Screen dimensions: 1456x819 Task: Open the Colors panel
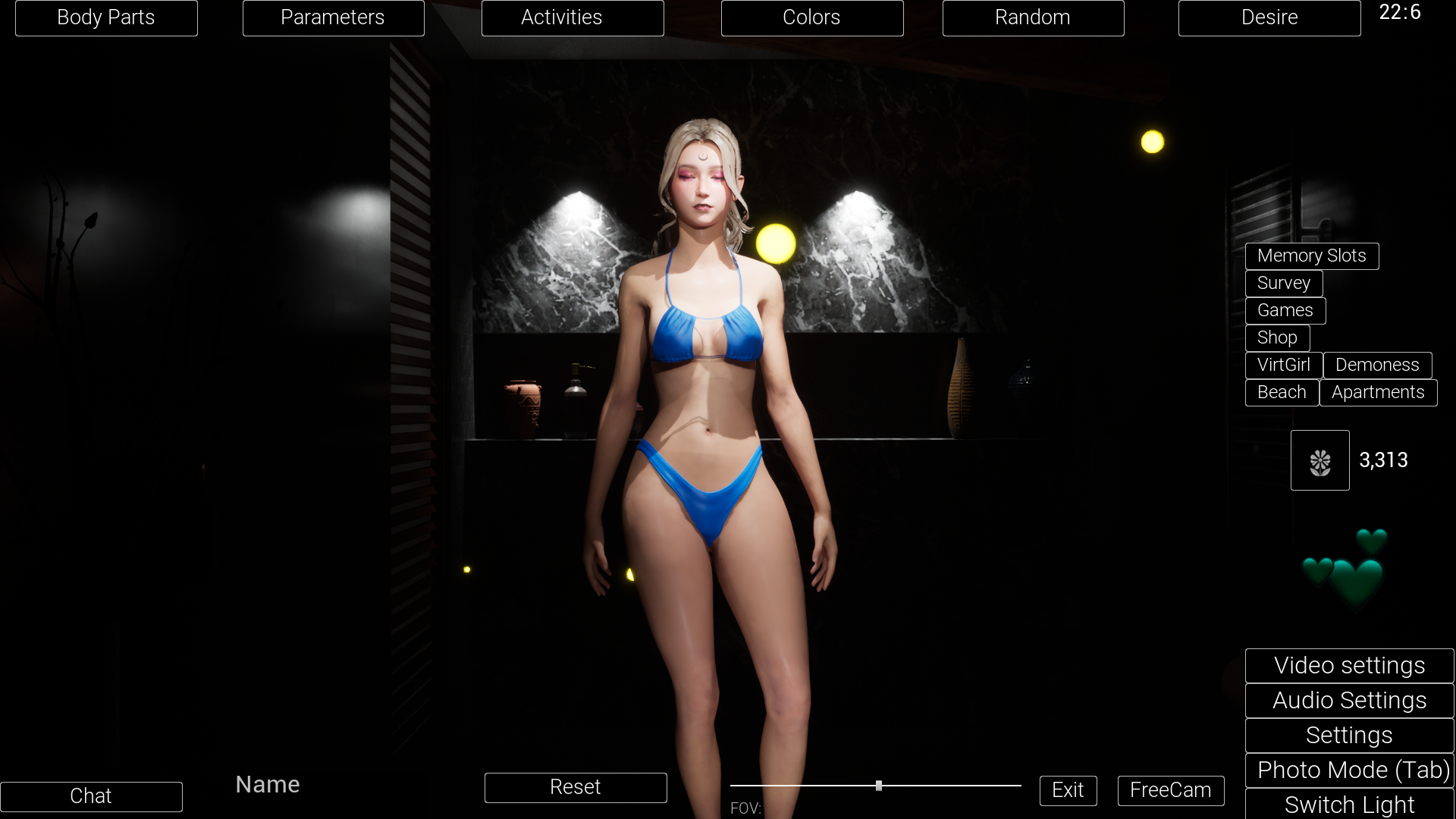click(x=812, y=17)
